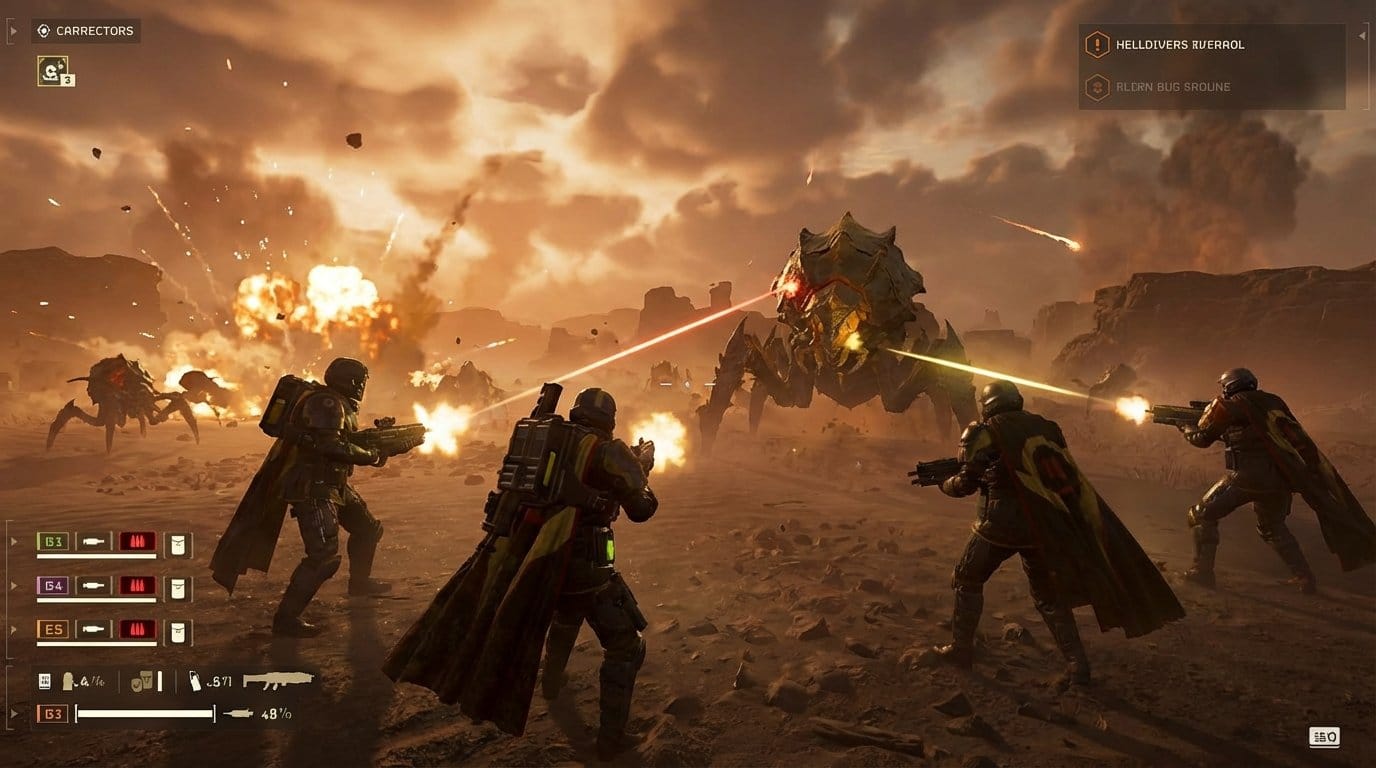This screenshot has height=768, width=1376.
Task: Click the E5 player name tag
Action: tap(55, 630)
